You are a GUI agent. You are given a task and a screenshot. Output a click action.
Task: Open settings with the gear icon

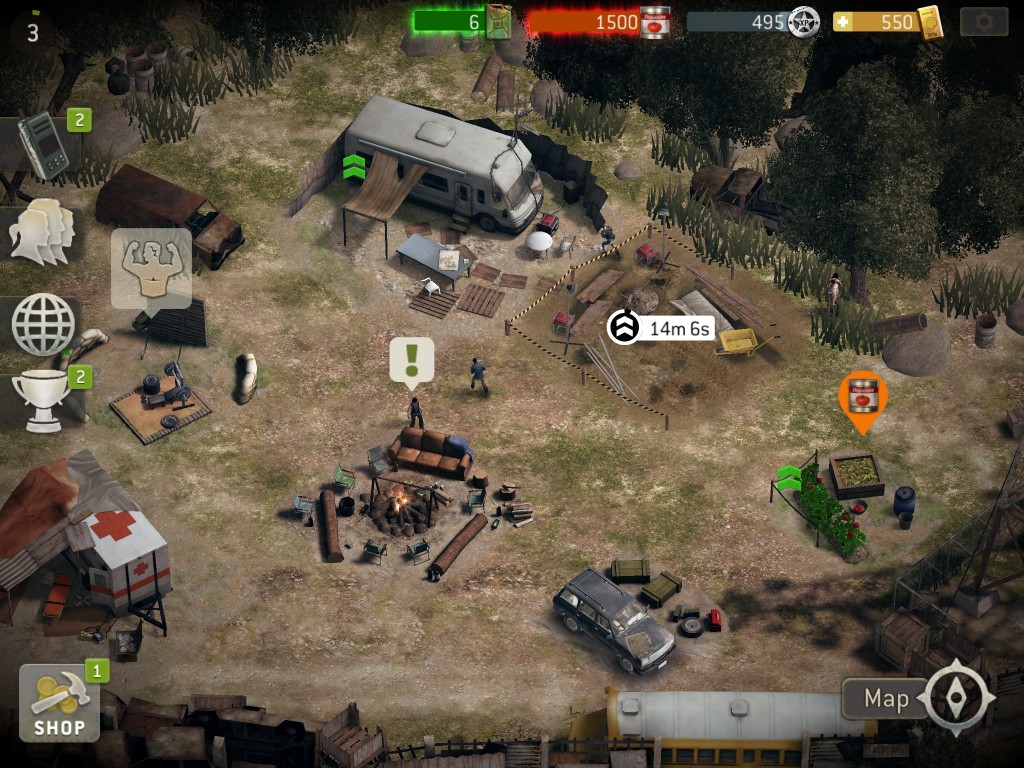pos(983,22)
